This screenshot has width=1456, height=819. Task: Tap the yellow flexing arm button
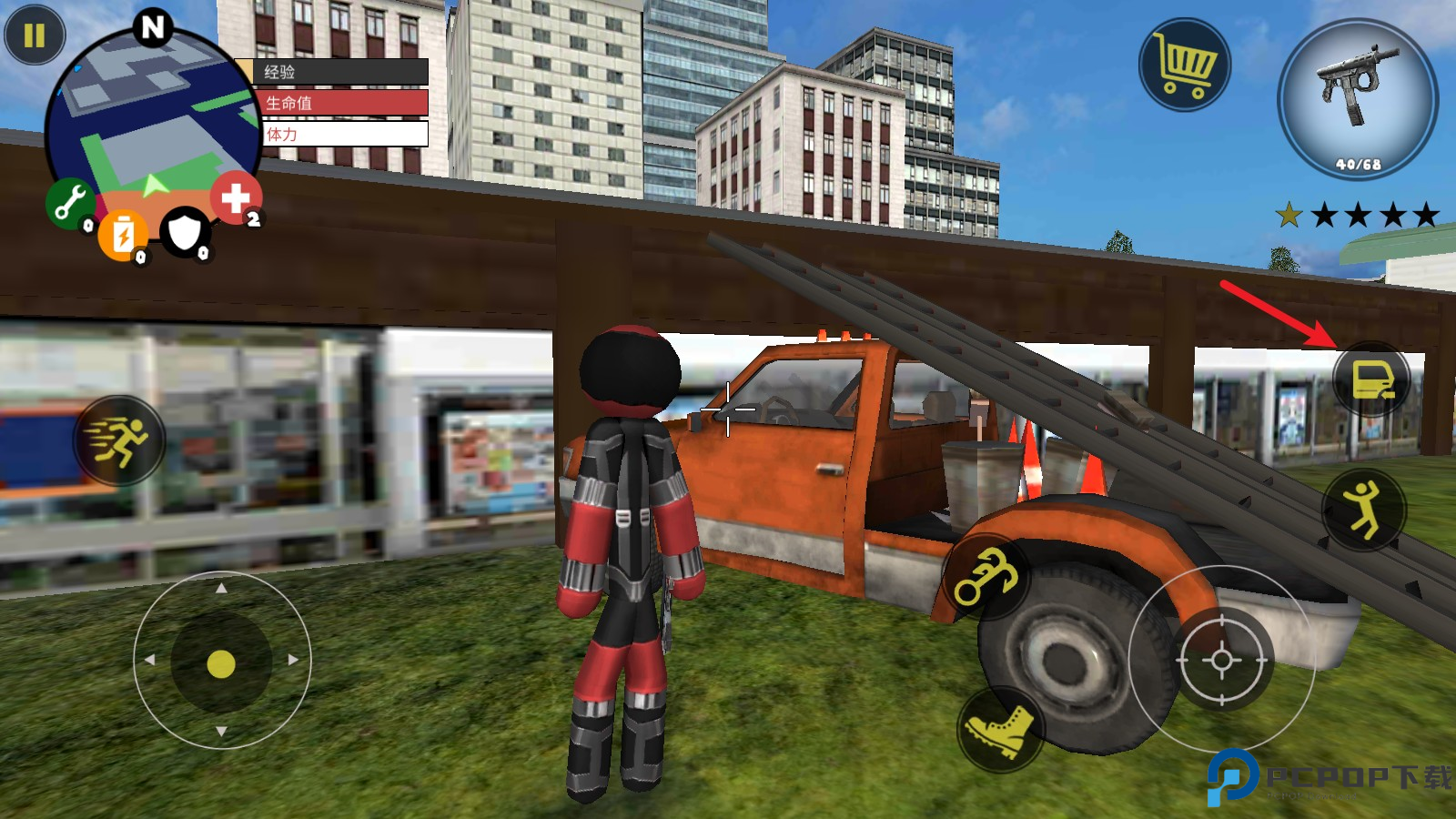985,577
